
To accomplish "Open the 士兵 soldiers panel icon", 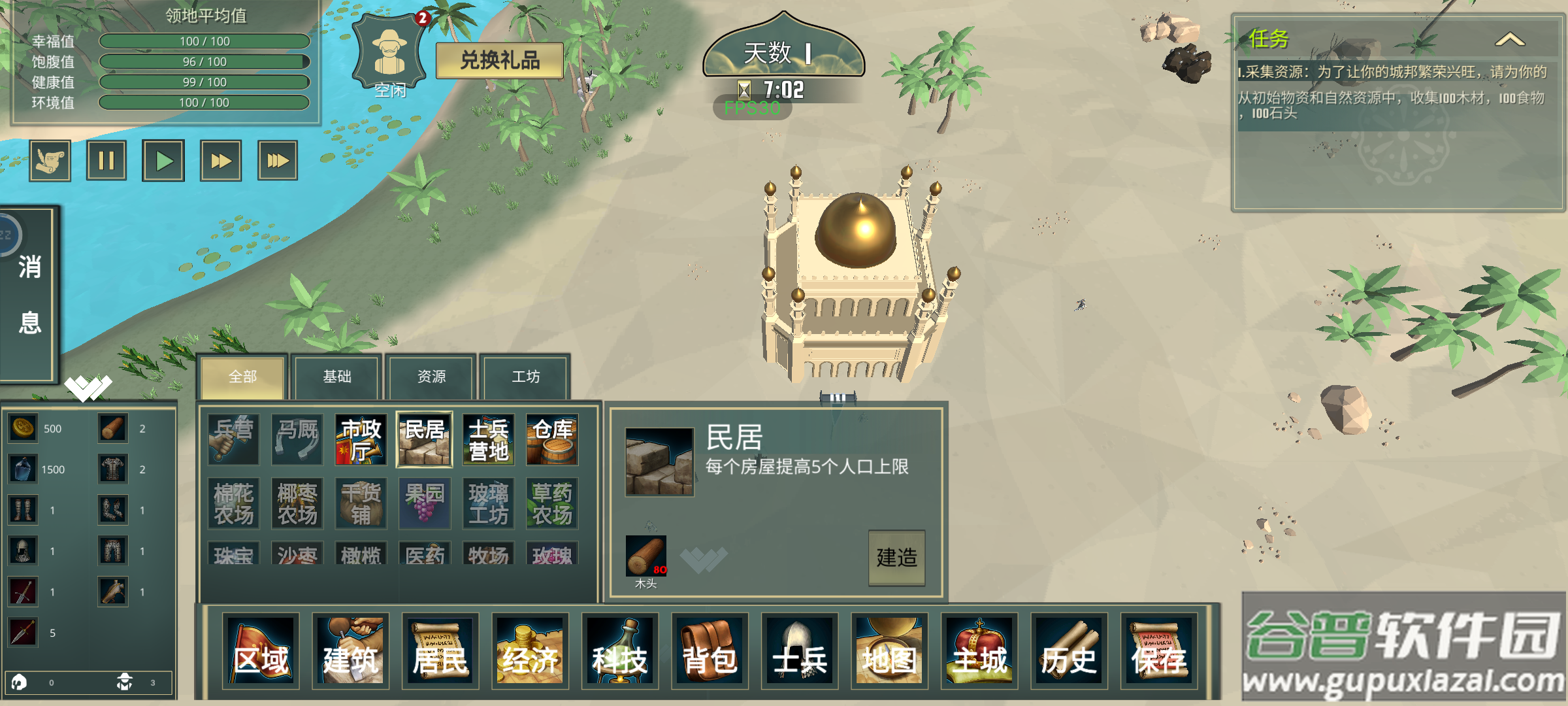I will pos(800,652).
